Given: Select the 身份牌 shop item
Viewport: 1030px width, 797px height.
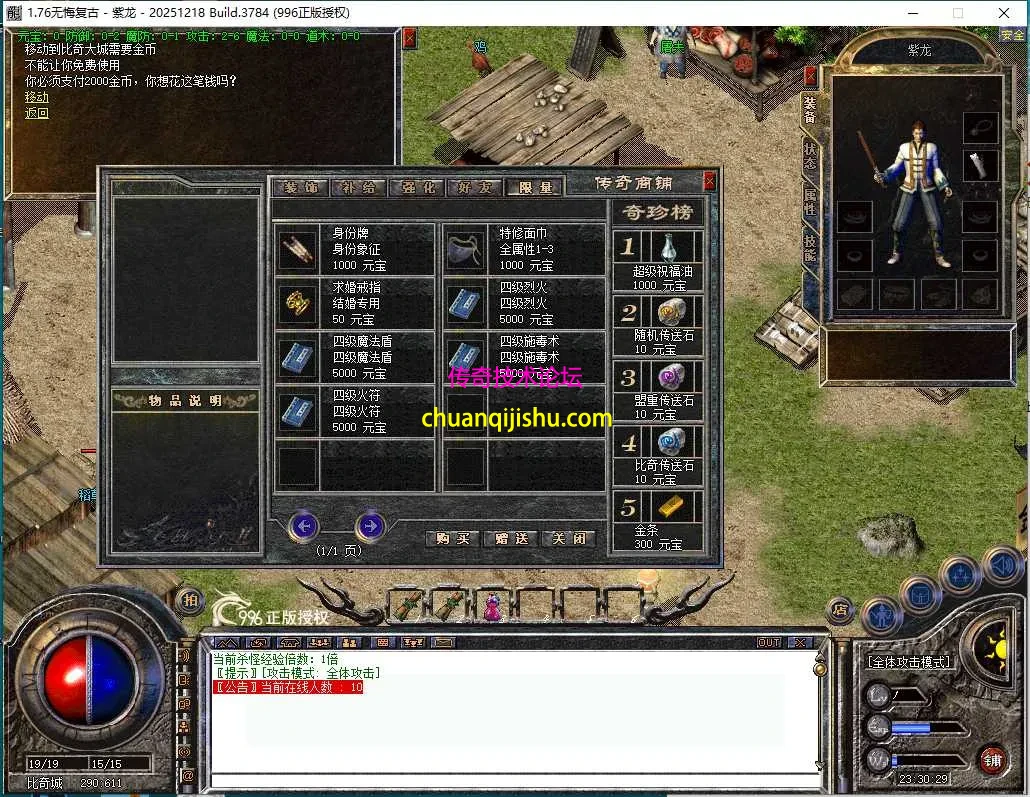Looking at the screenshot, I should pos(355,249).
